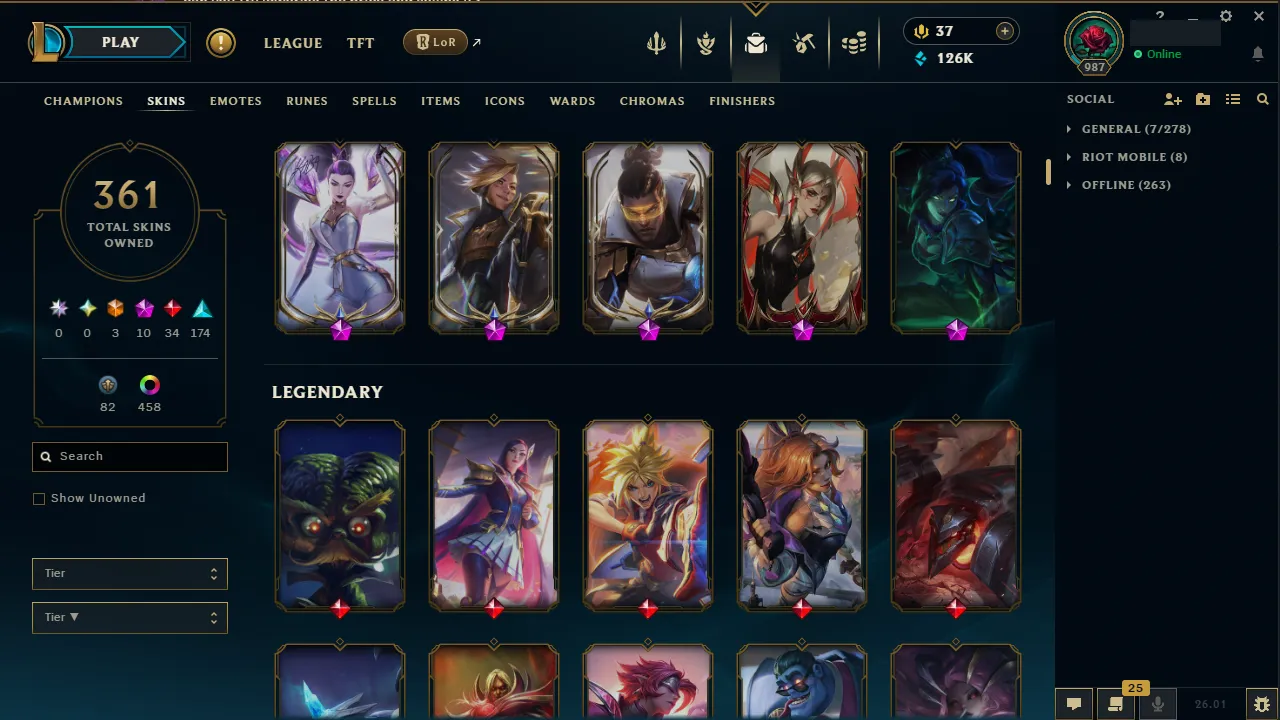Viewport: 1280px width, 720px height.
Task: Open the Clash hub
Action: point(706,42)
